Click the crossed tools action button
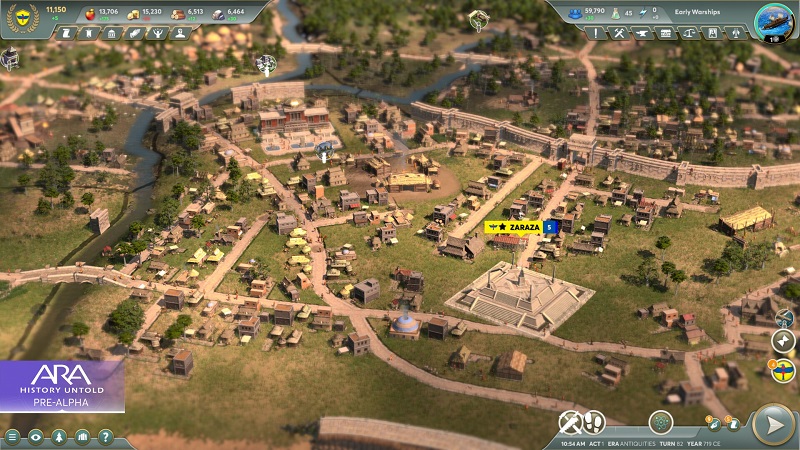This screenshot has height=450, width=800. (x=570, y=422)
